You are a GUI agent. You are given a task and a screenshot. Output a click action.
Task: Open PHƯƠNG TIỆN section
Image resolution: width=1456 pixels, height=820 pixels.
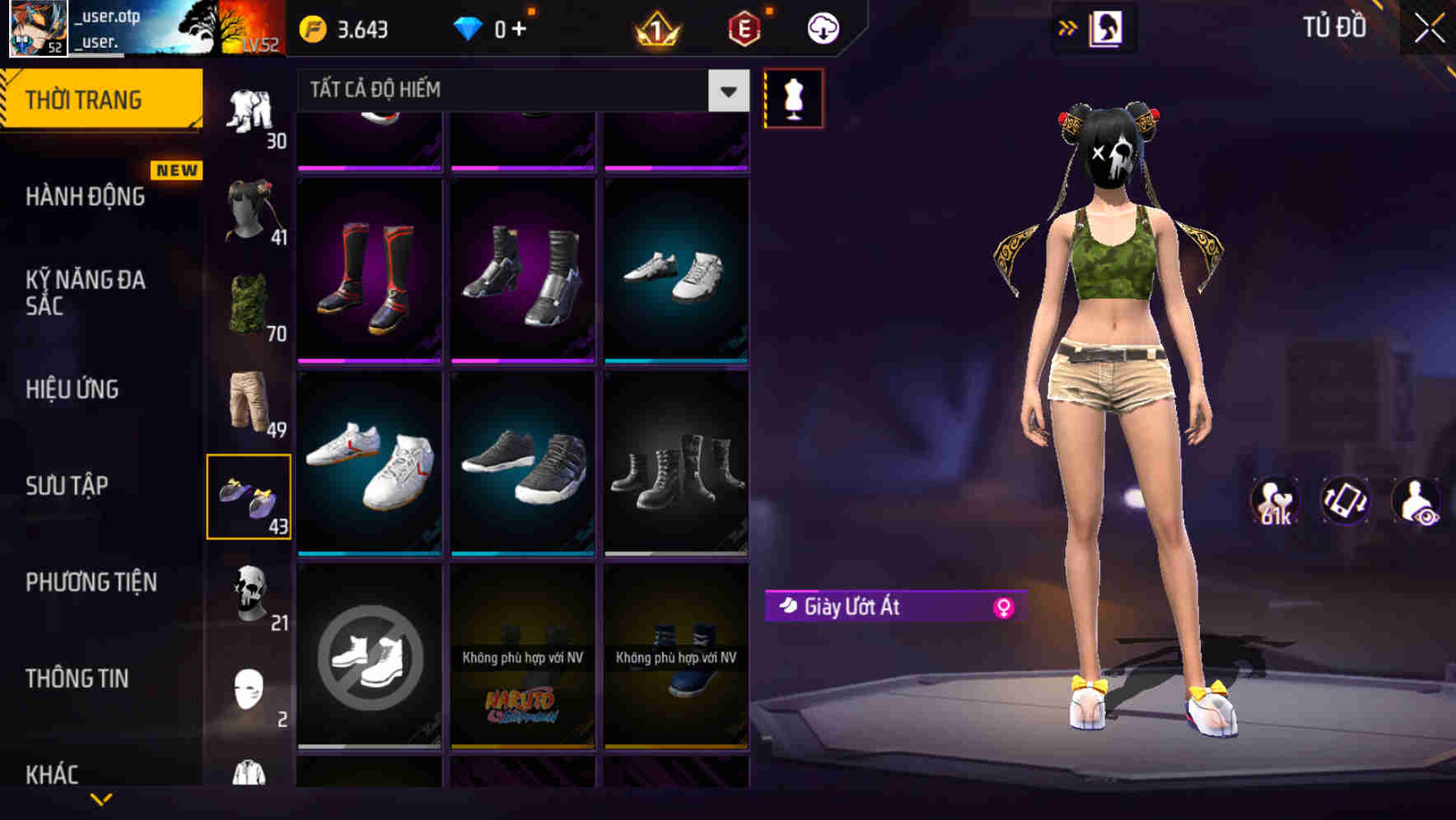coord(91,581)
